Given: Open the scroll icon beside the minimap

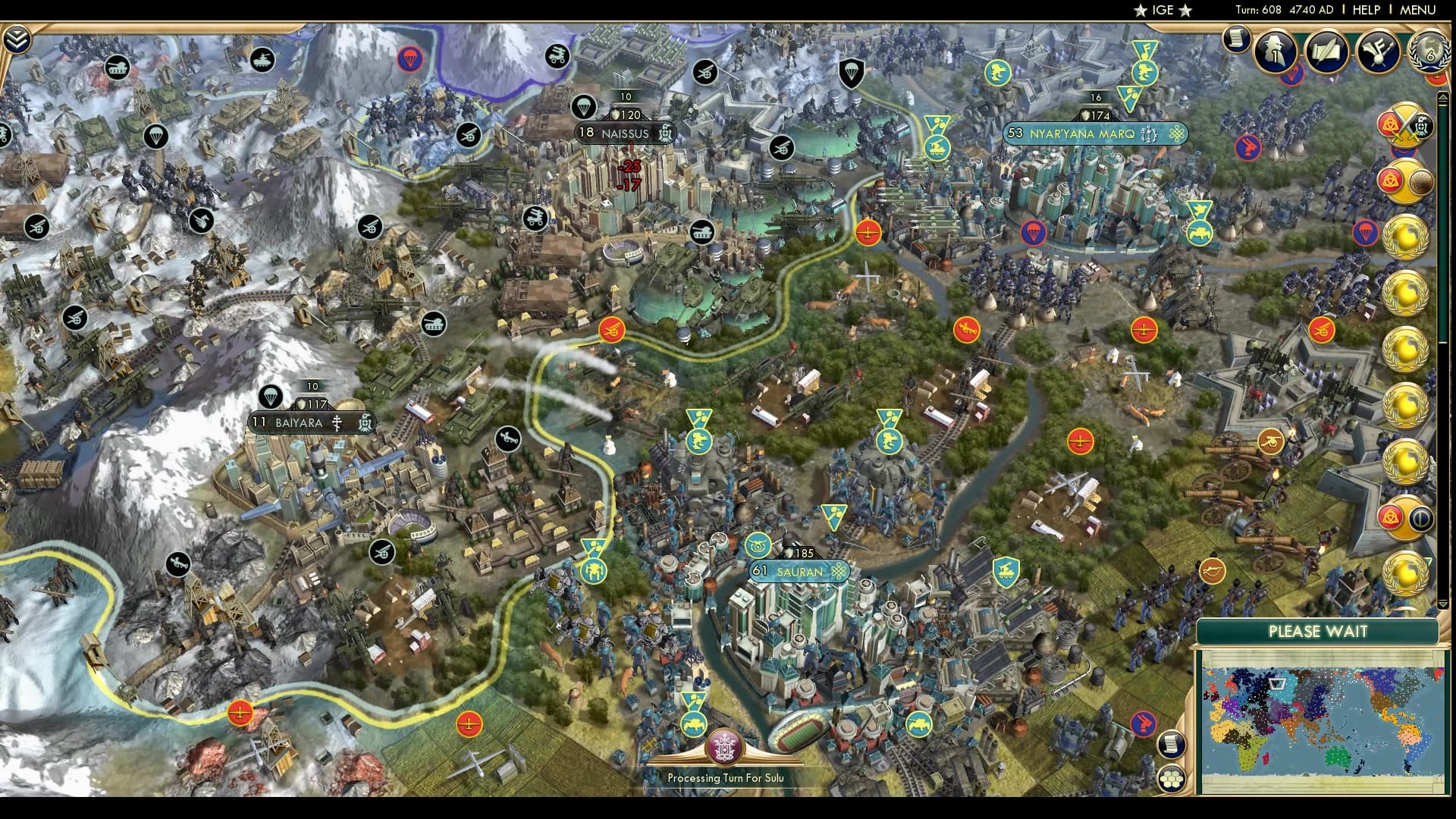Looking at the screenshot, I should click(x=1171, y=744).
